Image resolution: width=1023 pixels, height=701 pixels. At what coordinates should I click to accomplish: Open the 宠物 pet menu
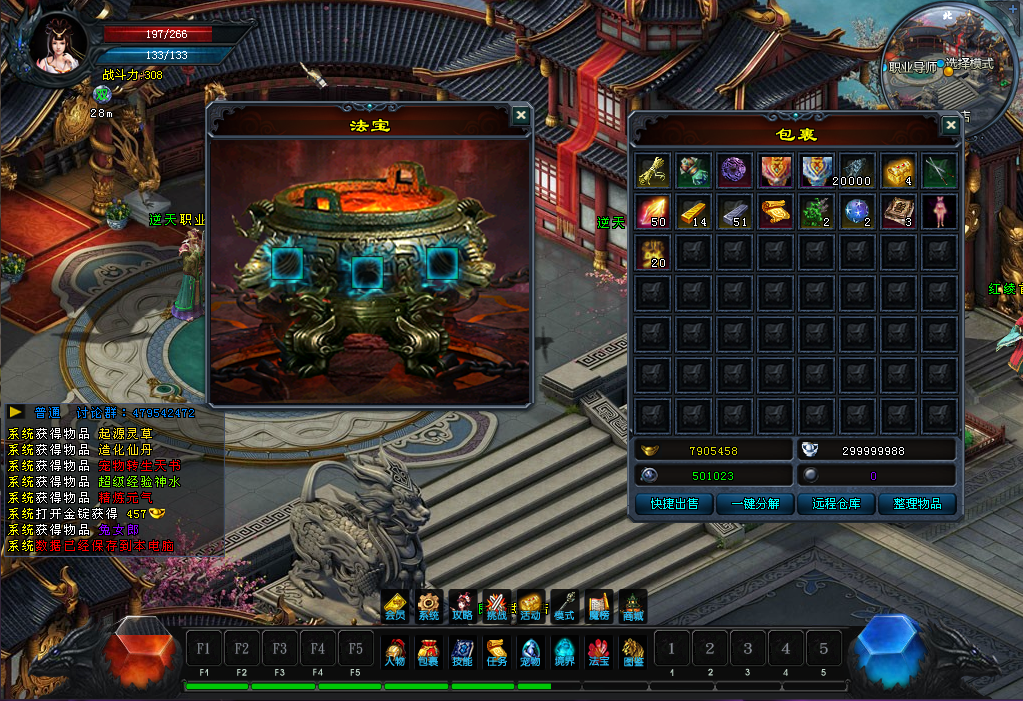530,650
